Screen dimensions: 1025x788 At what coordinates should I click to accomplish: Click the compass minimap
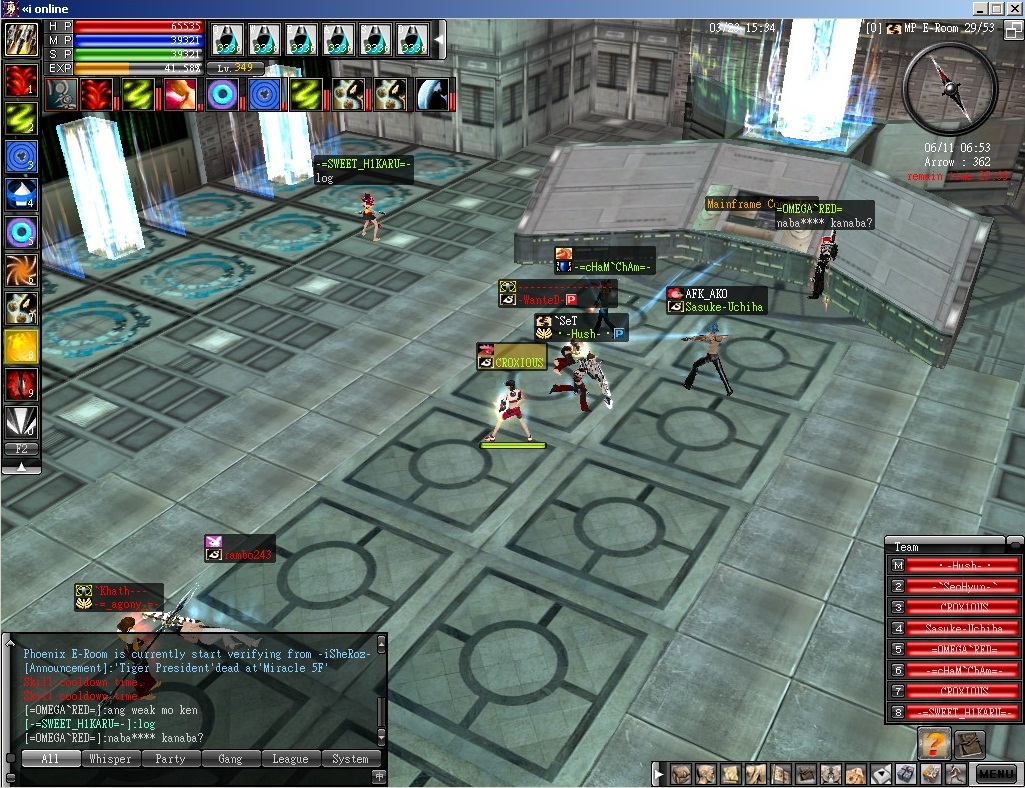tap(950, 89)
